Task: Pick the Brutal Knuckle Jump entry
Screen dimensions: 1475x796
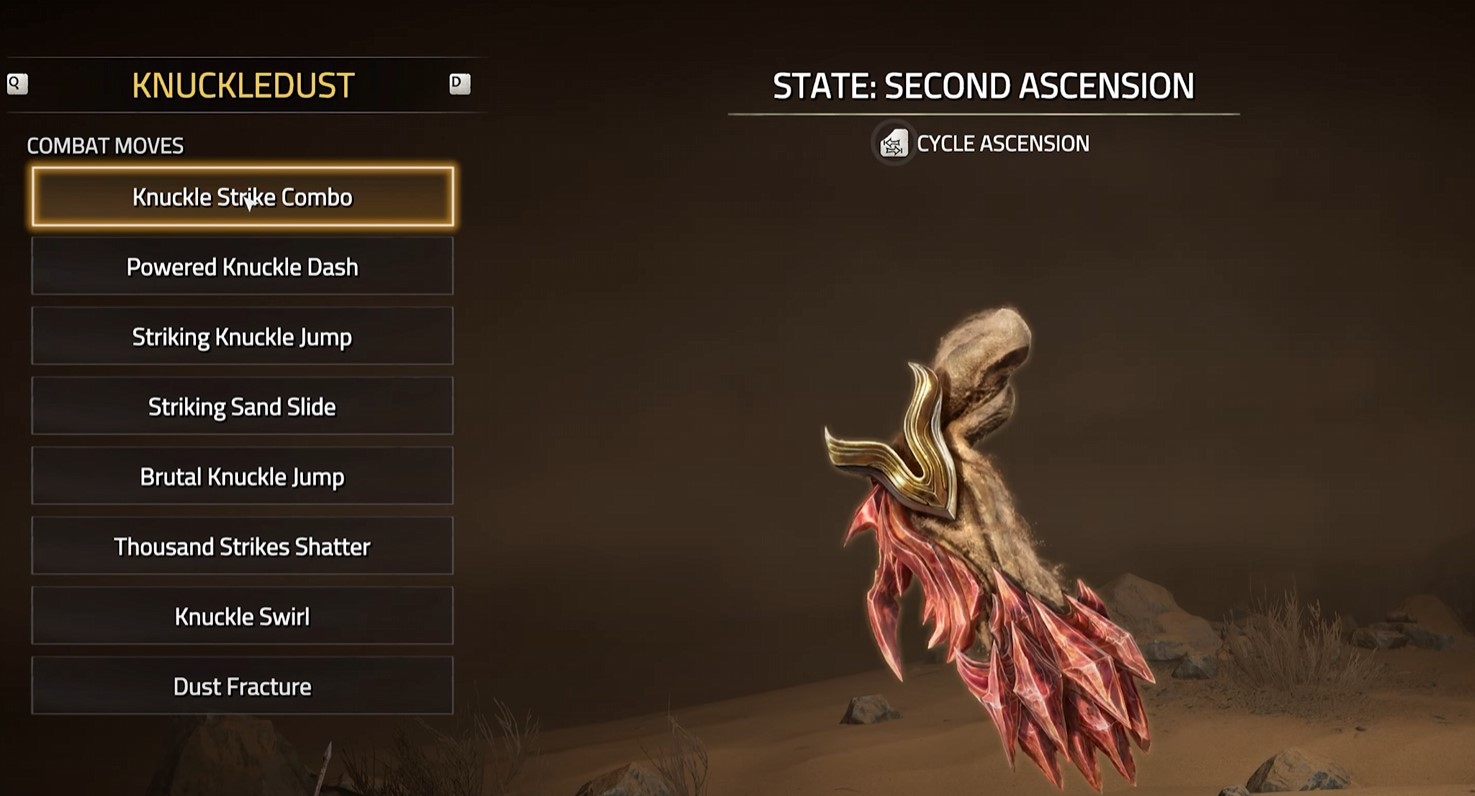Action: [x=242, y=476]
